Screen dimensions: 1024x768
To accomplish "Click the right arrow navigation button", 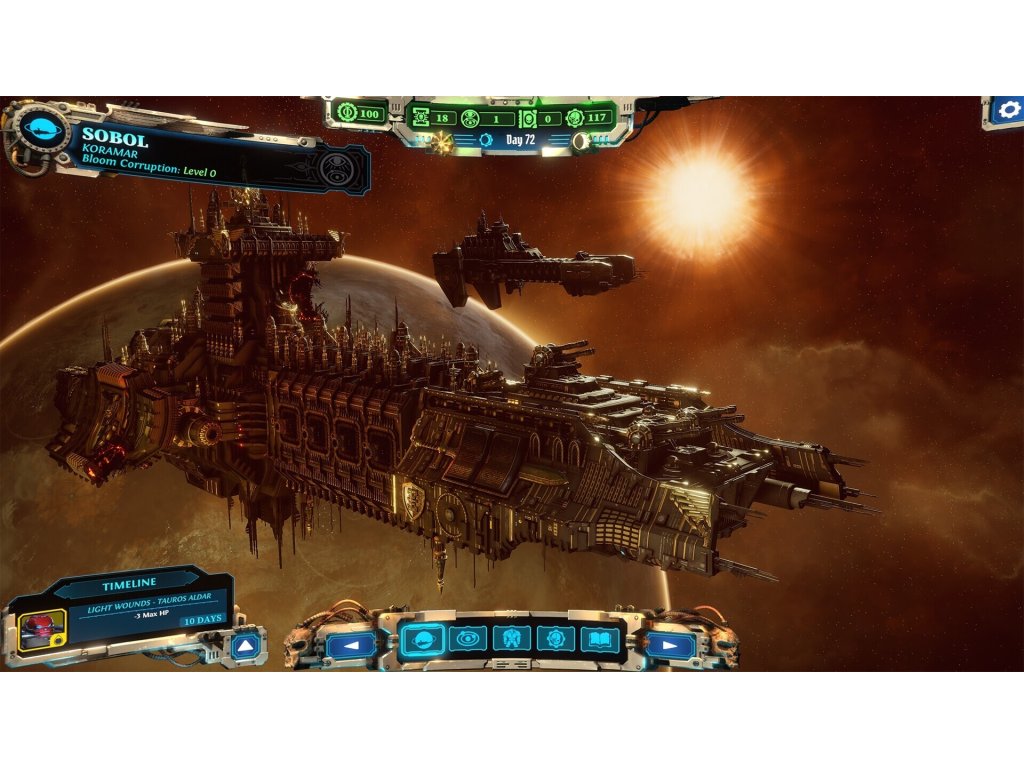I will click(x=668, y=645).
